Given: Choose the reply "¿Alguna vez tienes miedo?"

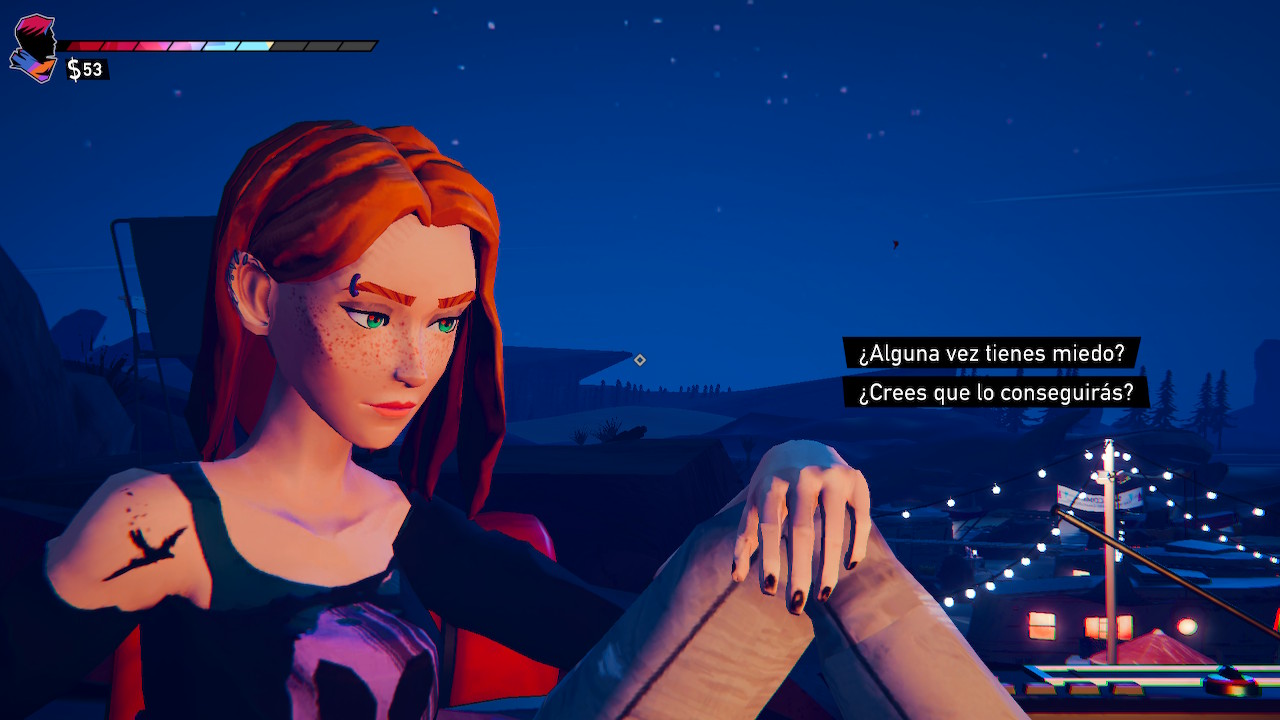Looking at the screenshot, I should [991, 353].
